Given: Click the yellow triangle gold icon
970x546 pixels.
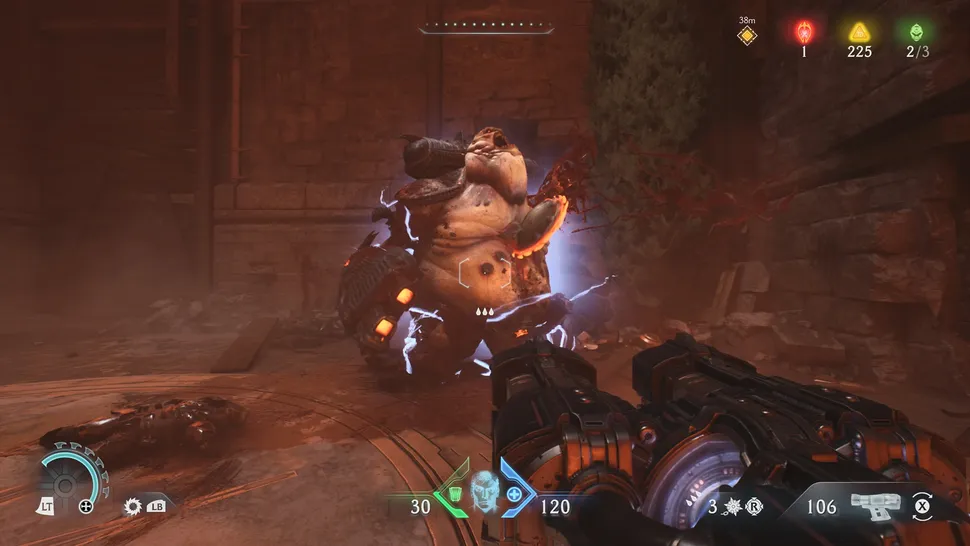Looking at the screenshot, I should click(x=858, y=32).
